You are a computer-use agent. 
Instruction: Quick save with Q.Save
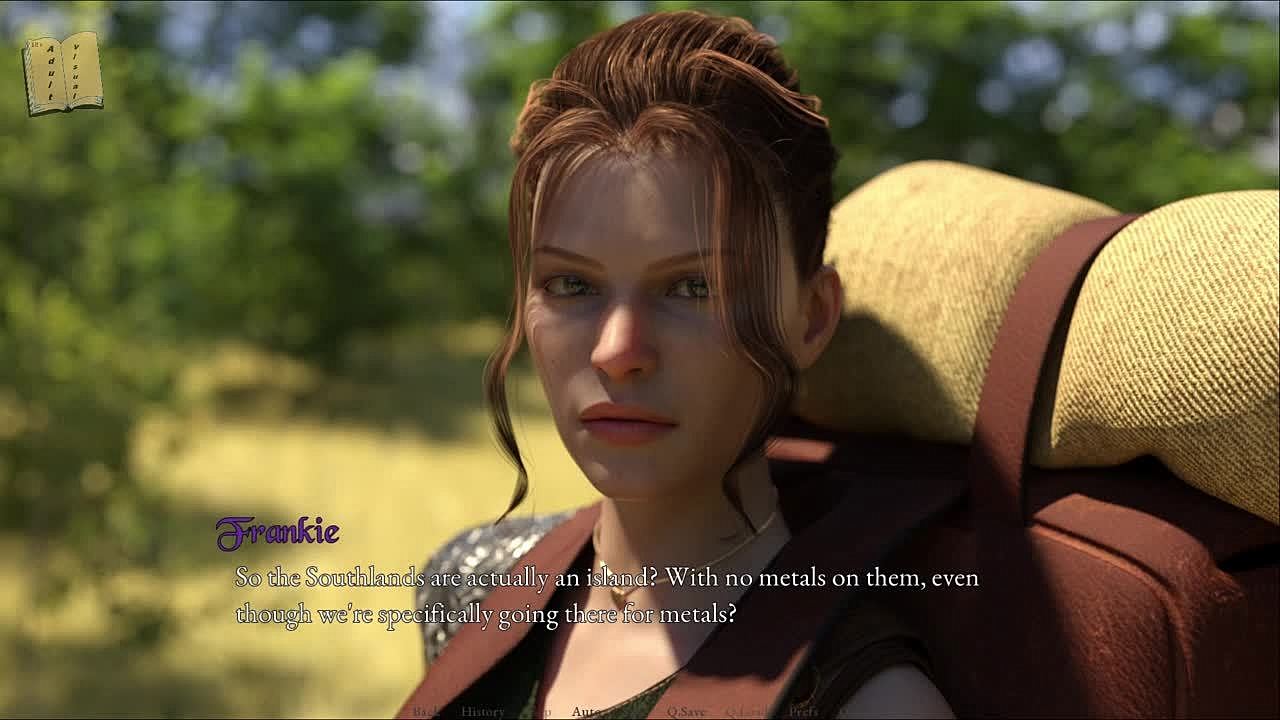coord(687,712)
